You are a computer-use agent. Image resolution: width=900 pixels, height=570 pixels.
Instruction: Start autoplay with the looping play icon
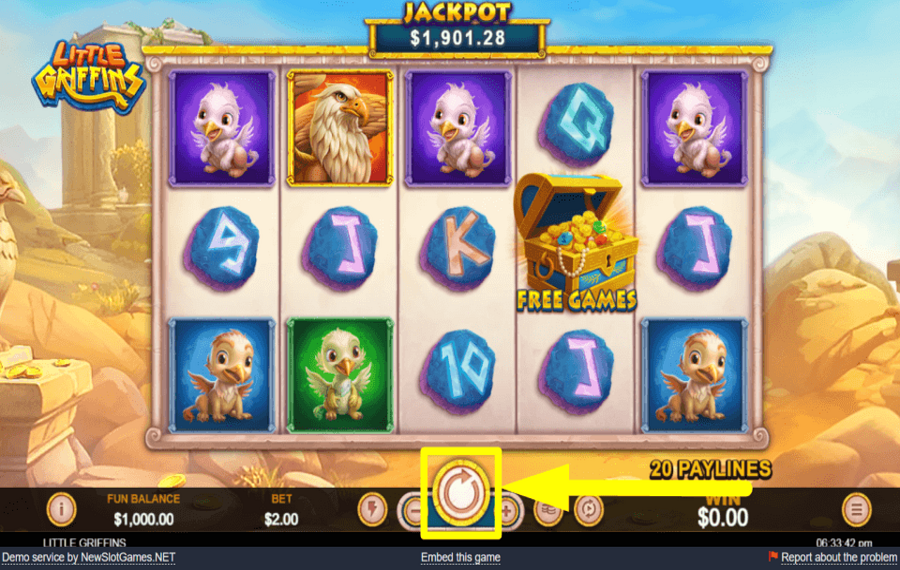[x=587, y=511]
